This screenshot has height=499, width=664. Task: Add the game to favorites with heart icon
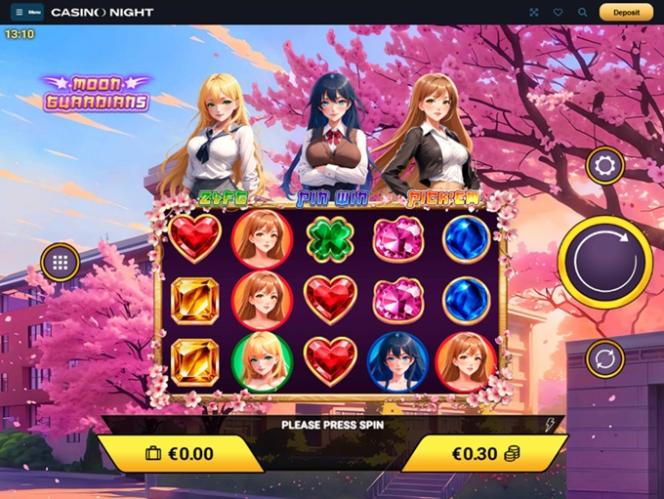558,13
